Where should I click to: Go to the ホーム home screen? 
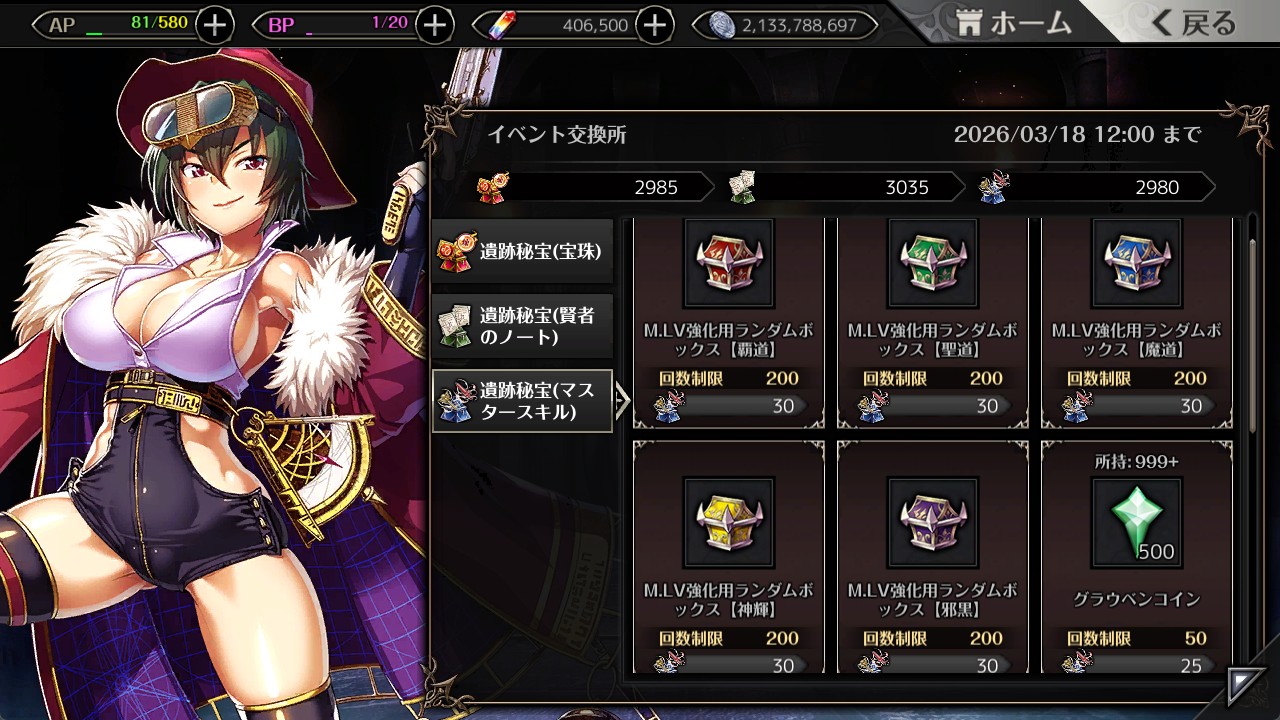pyautogui.click(x=1014, y=24)
